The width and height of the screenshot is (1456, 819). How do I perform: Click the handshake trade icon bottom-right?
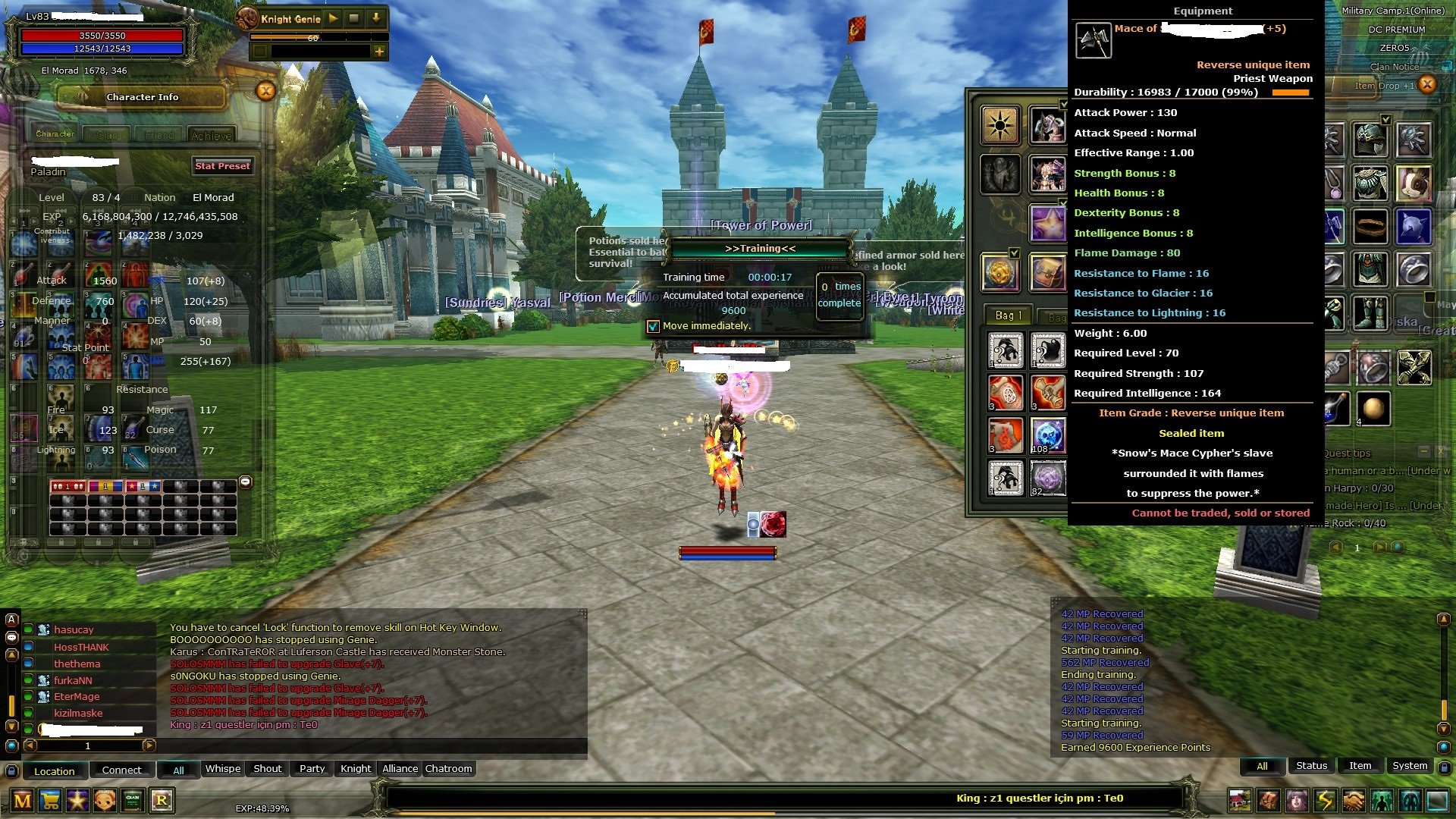[1354, 801]
